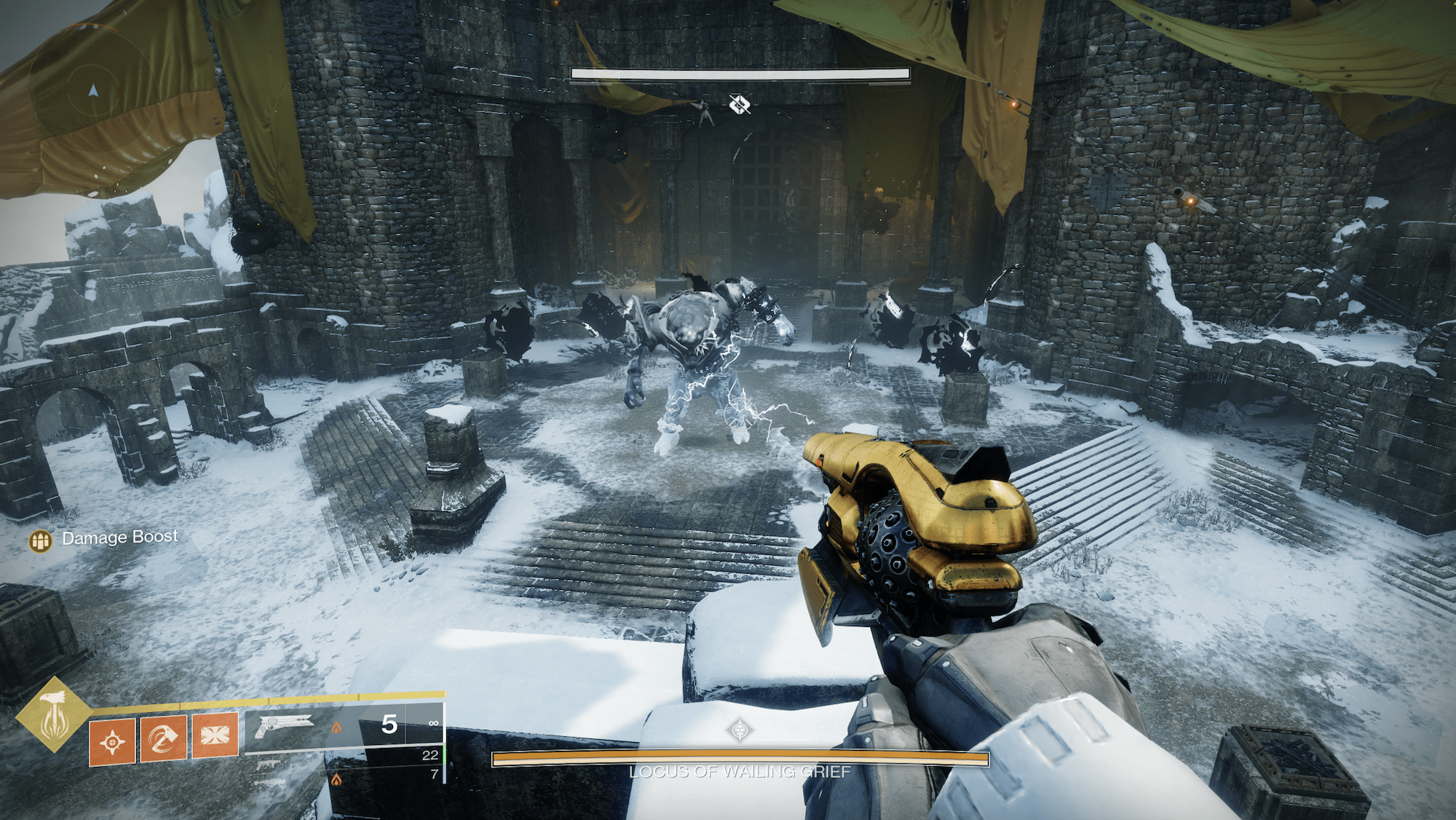Click the magazine count showing 5
Image resolution: width=1456 pixels, height=820 pixels.
[389, 724]
